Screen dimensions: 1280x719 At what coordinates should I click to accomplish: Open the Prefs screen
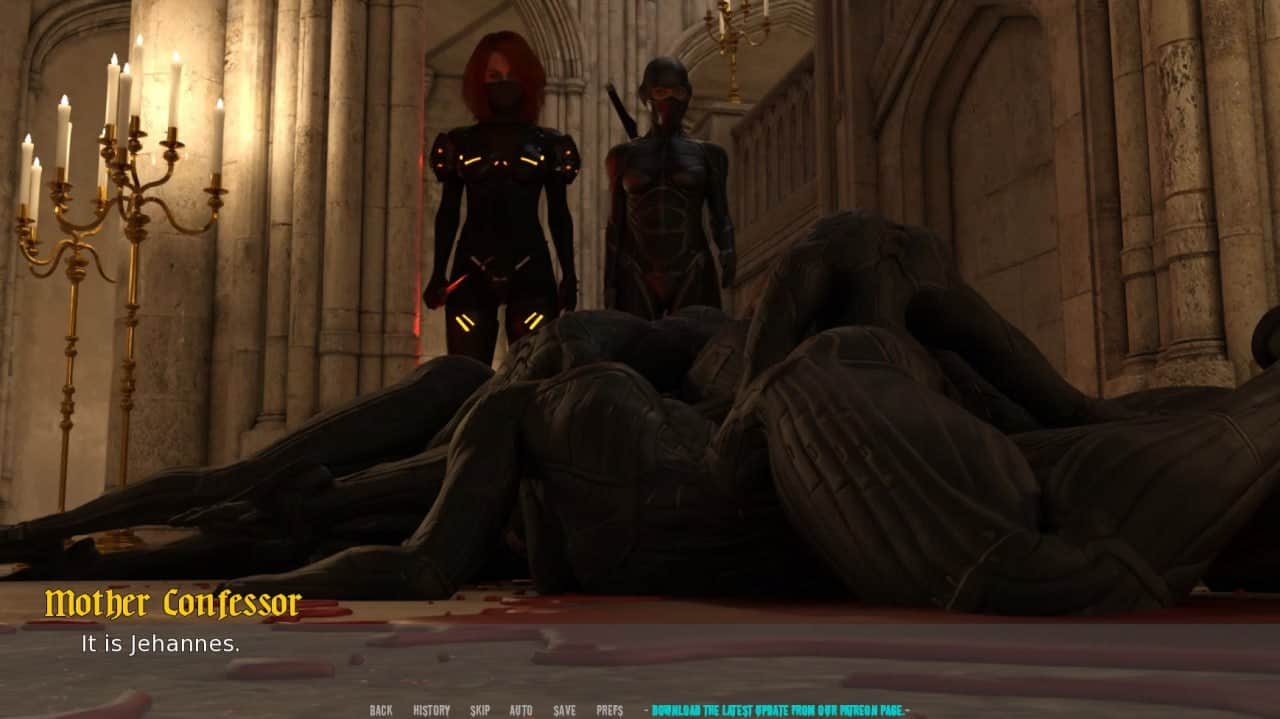pyautogui.click(x=609, y=710)
